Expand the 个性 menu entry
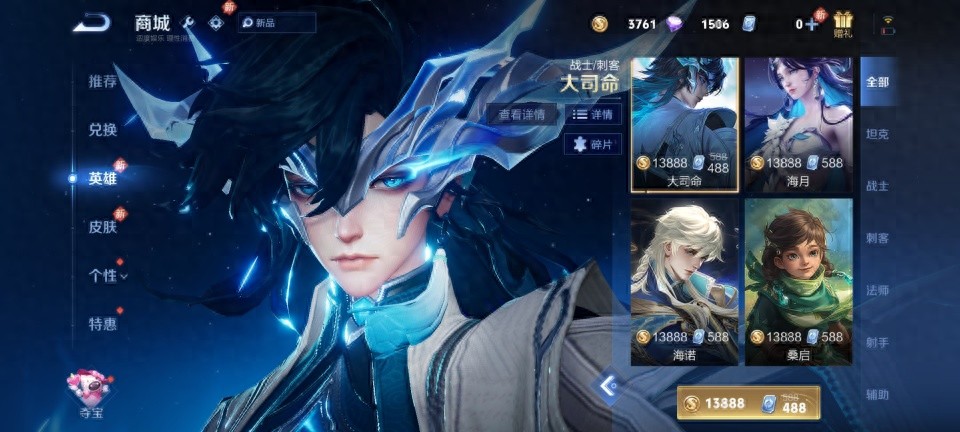This screenshot has width=960, height=432. click(107, 275)
